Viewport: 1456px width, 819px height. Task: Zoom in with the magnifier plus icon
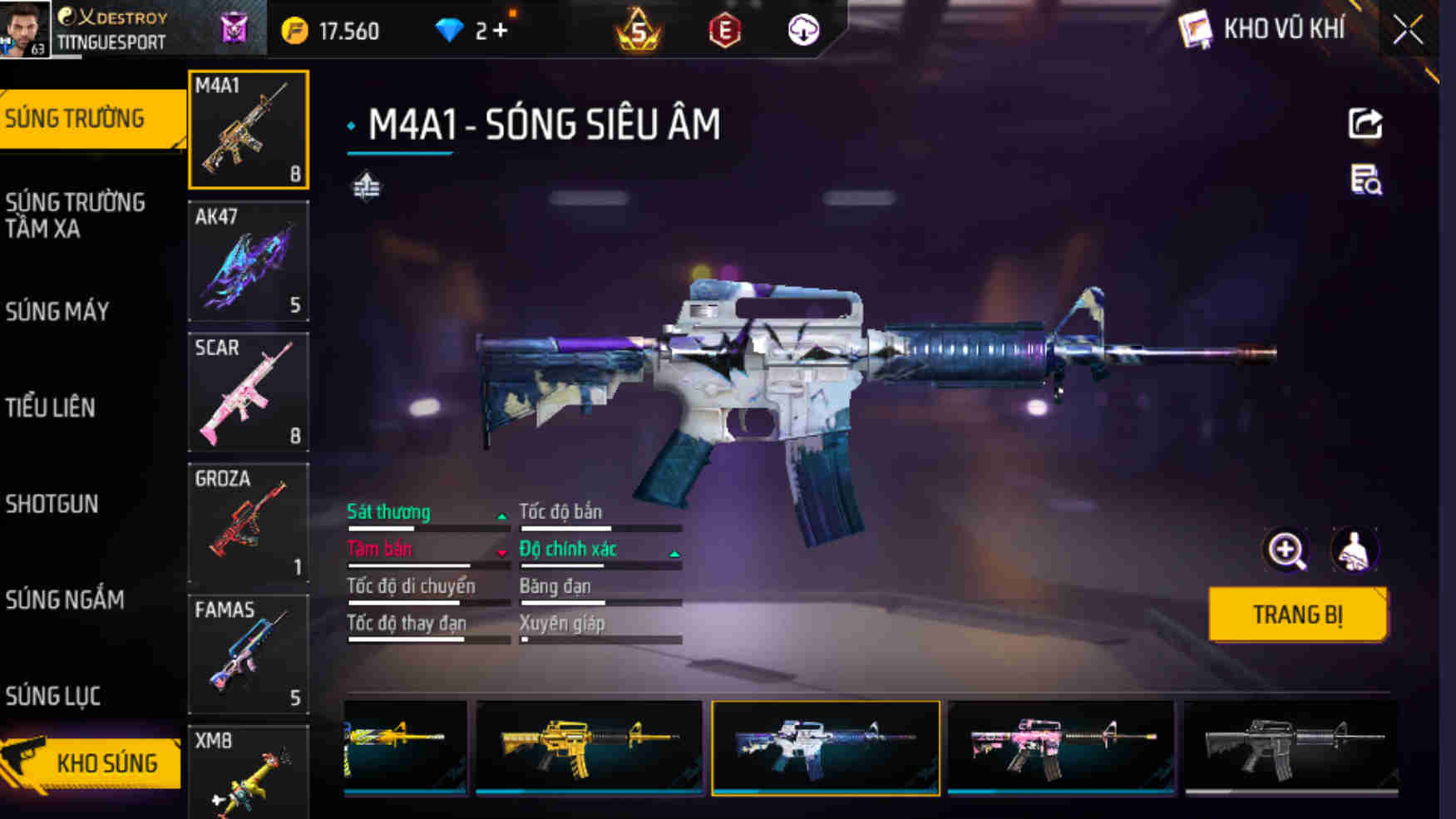click(x=1286, y=550)
